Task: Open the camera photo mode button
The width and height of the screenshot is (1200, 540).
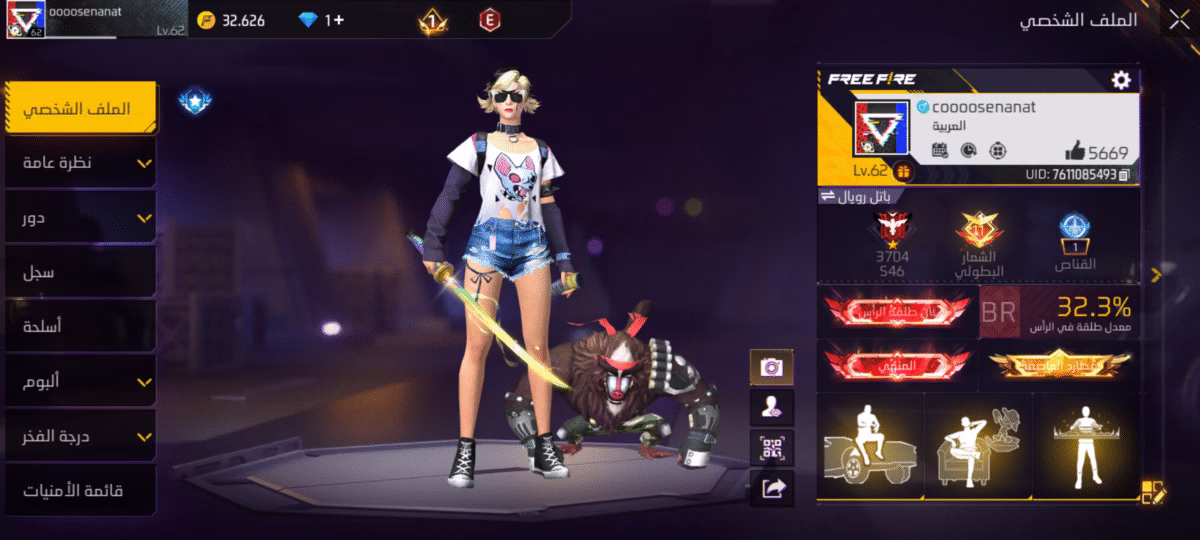Action: (x=771, y=366)
